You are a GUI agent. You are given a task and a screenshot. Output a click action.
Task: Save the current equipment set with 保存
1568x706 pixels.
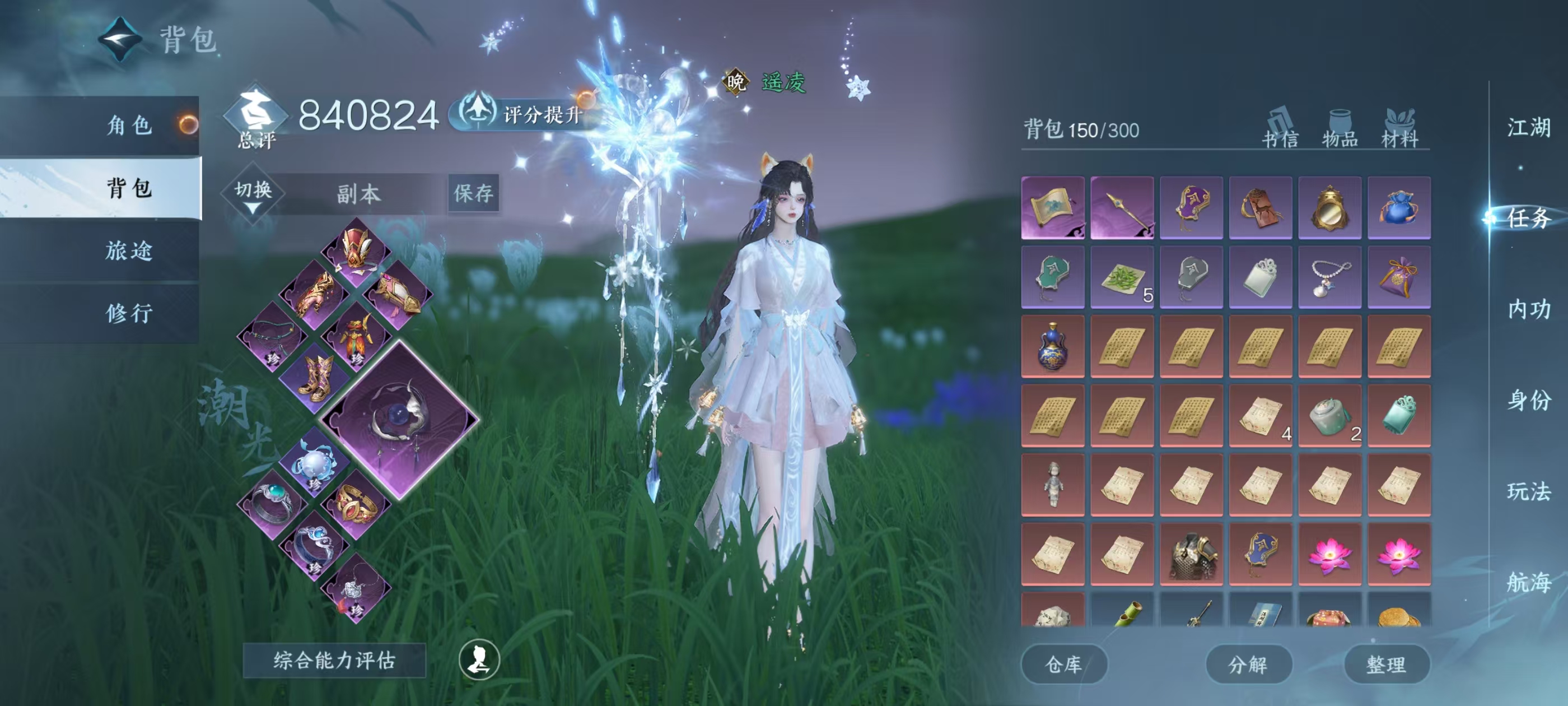tap(473, 194)
